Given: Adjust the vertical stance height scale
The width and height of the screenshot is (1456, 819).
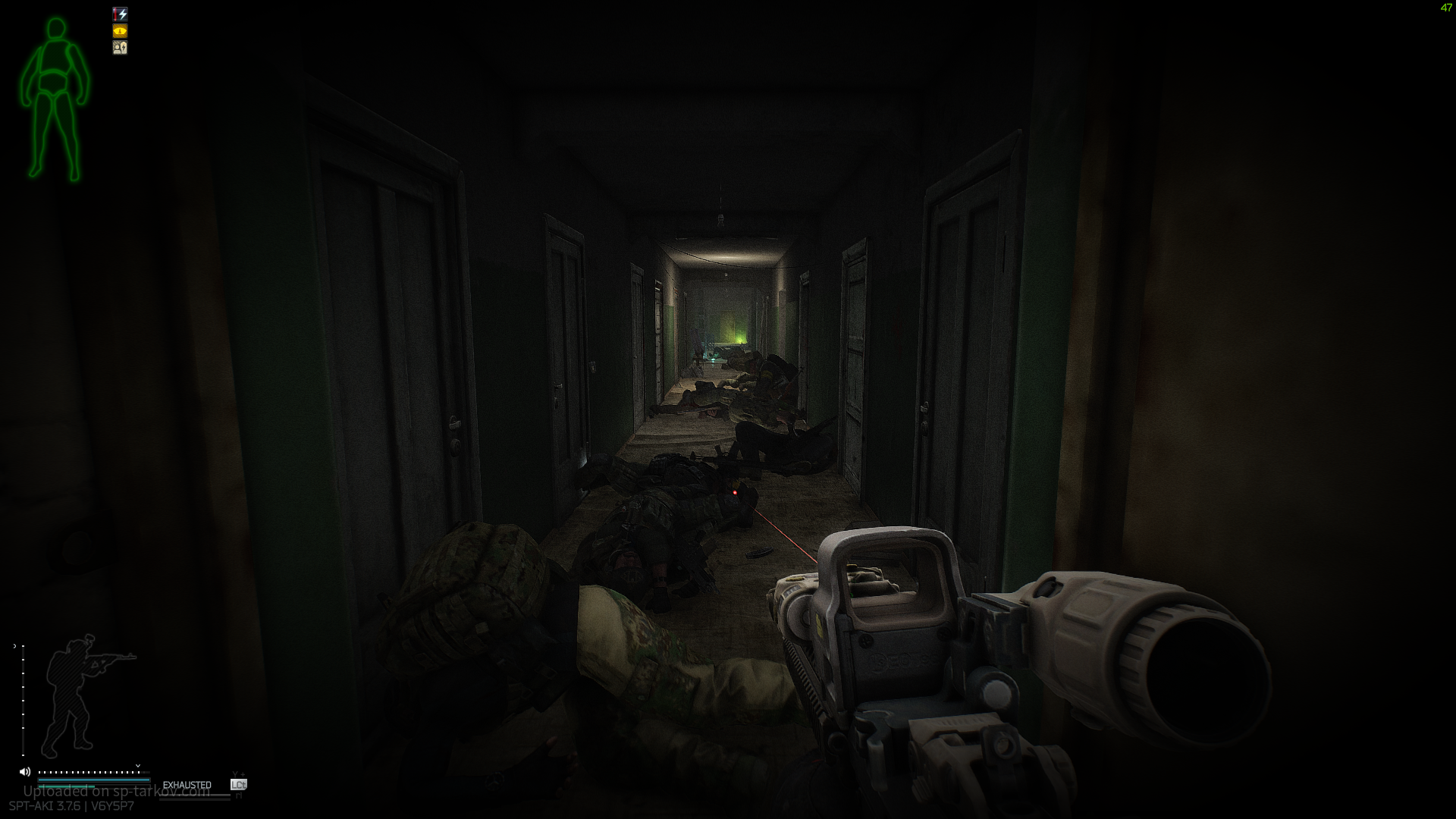Looking at the screenshot, I should 23,699.
